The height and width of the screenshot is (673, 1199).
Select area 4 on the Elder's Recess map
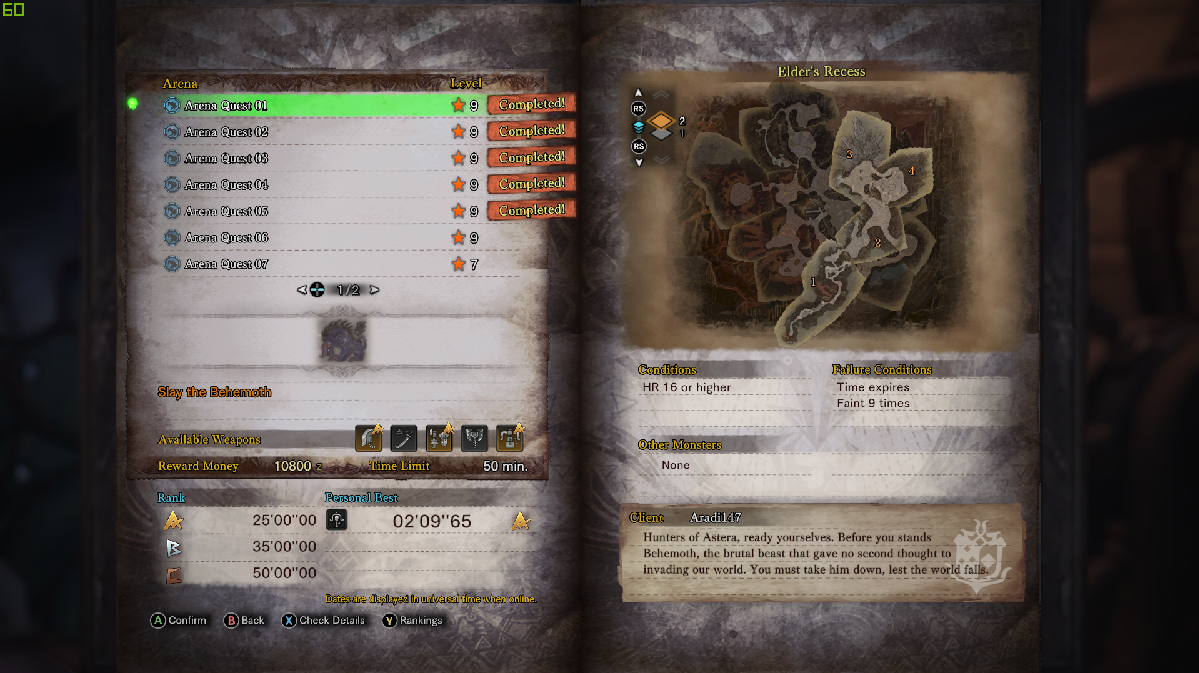coord(911,171)
